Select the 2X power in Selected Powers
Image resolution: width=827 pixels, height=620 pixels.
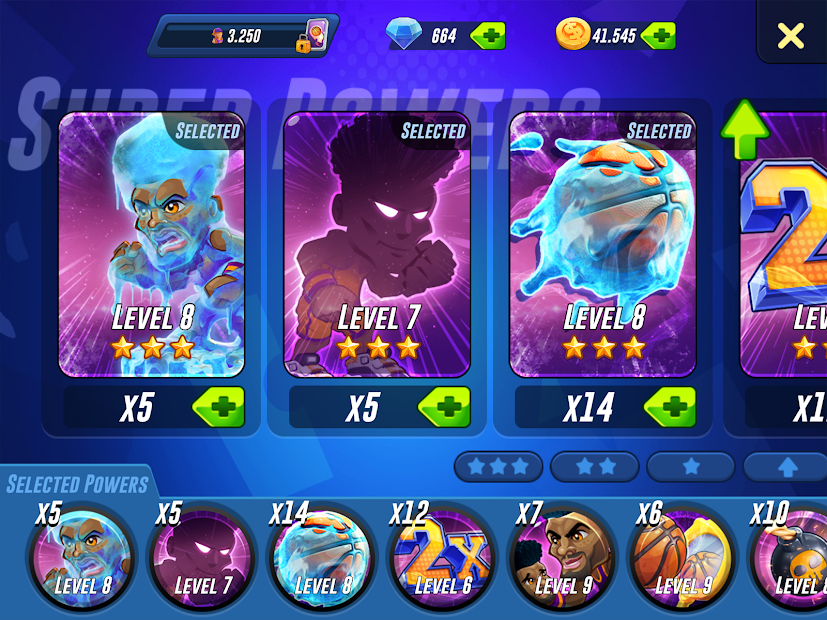point(441,559)
